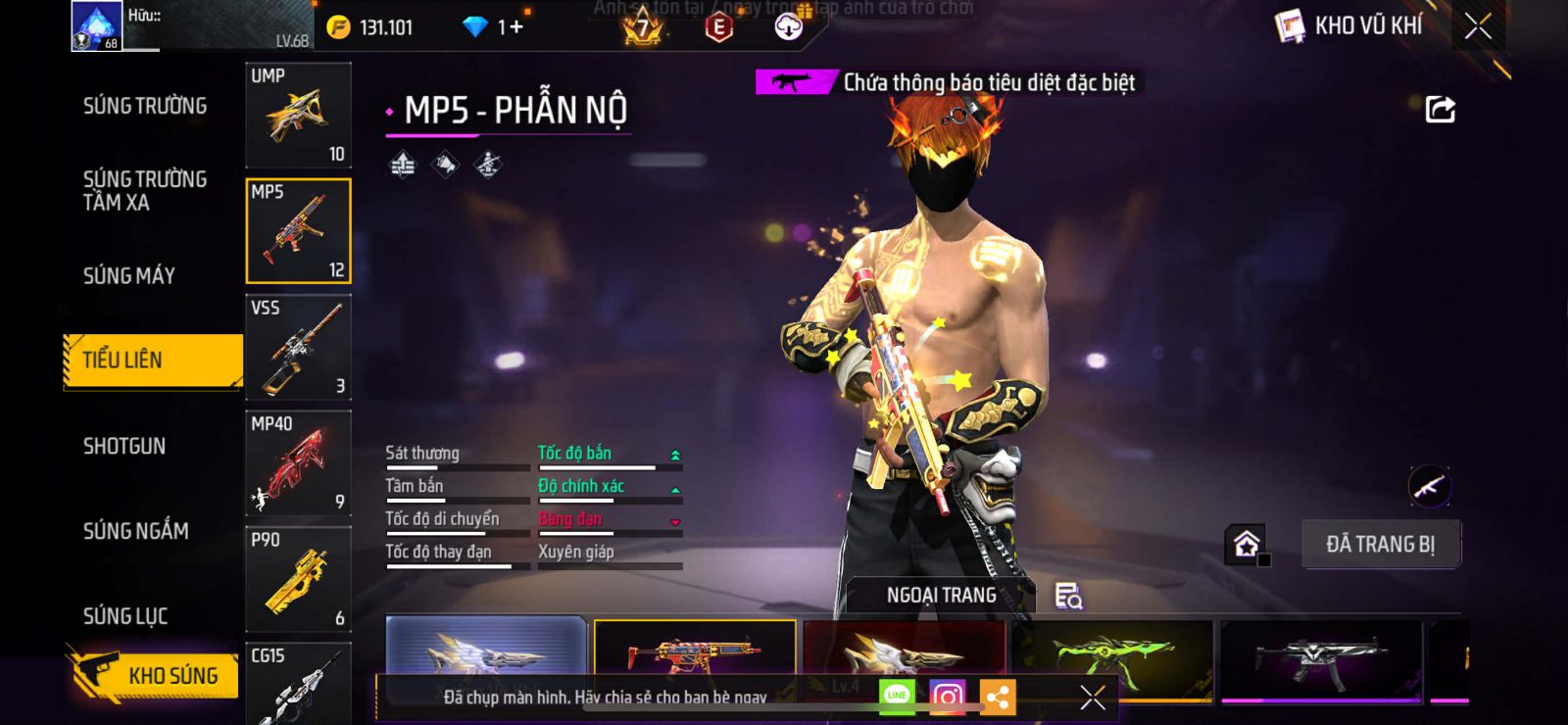Viewport: 1568px width, 725px height.
Task: Switch to the SÚNG TRƯỜNG category
Action: click(x=145, y=106)
